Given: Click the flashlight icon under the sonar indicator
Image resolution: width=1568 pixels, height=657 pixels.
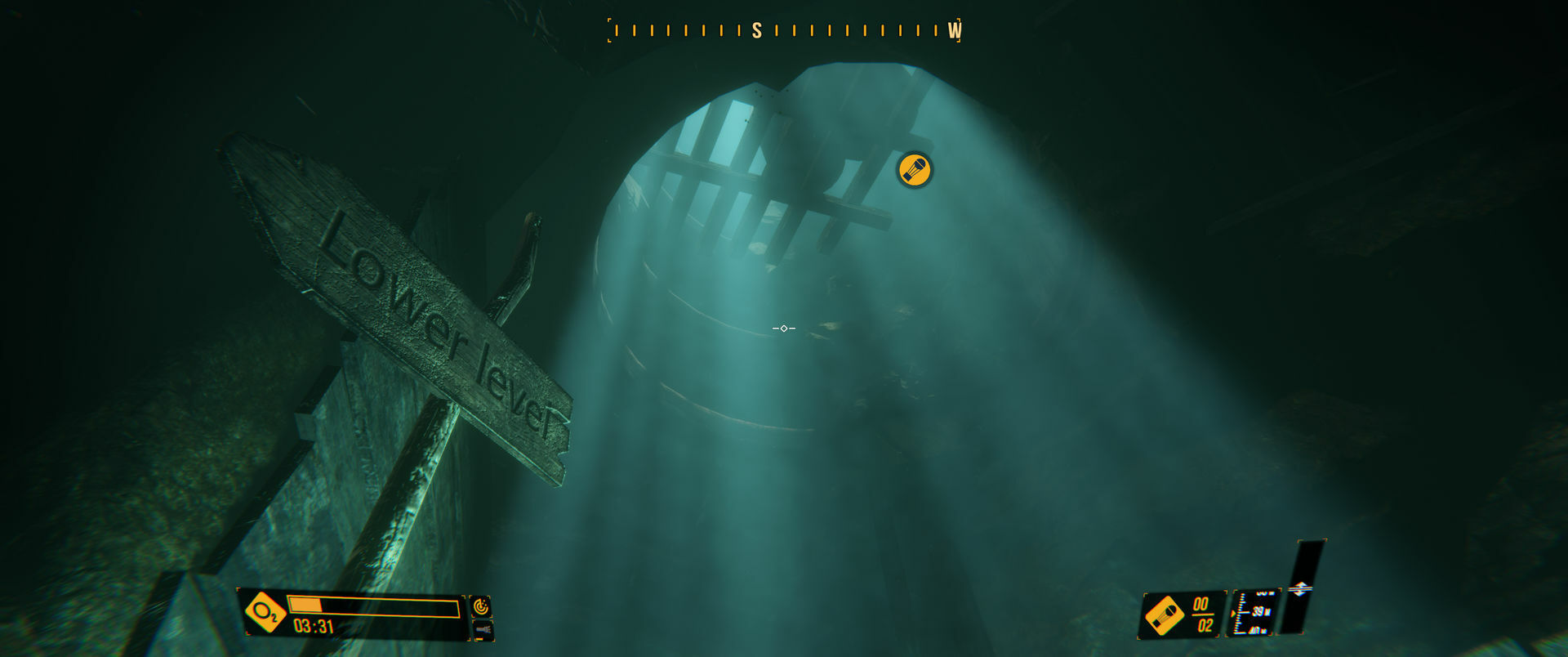Looking at the screenshot, I should [x=483, y=630].
